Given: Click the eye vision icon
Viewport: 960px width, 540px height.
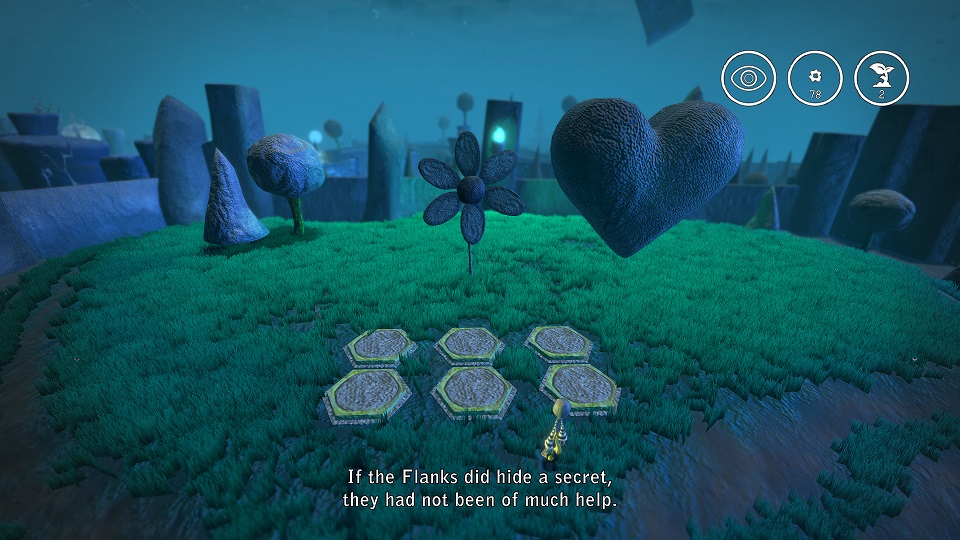Looking at the screenshot, I should 748,77.
